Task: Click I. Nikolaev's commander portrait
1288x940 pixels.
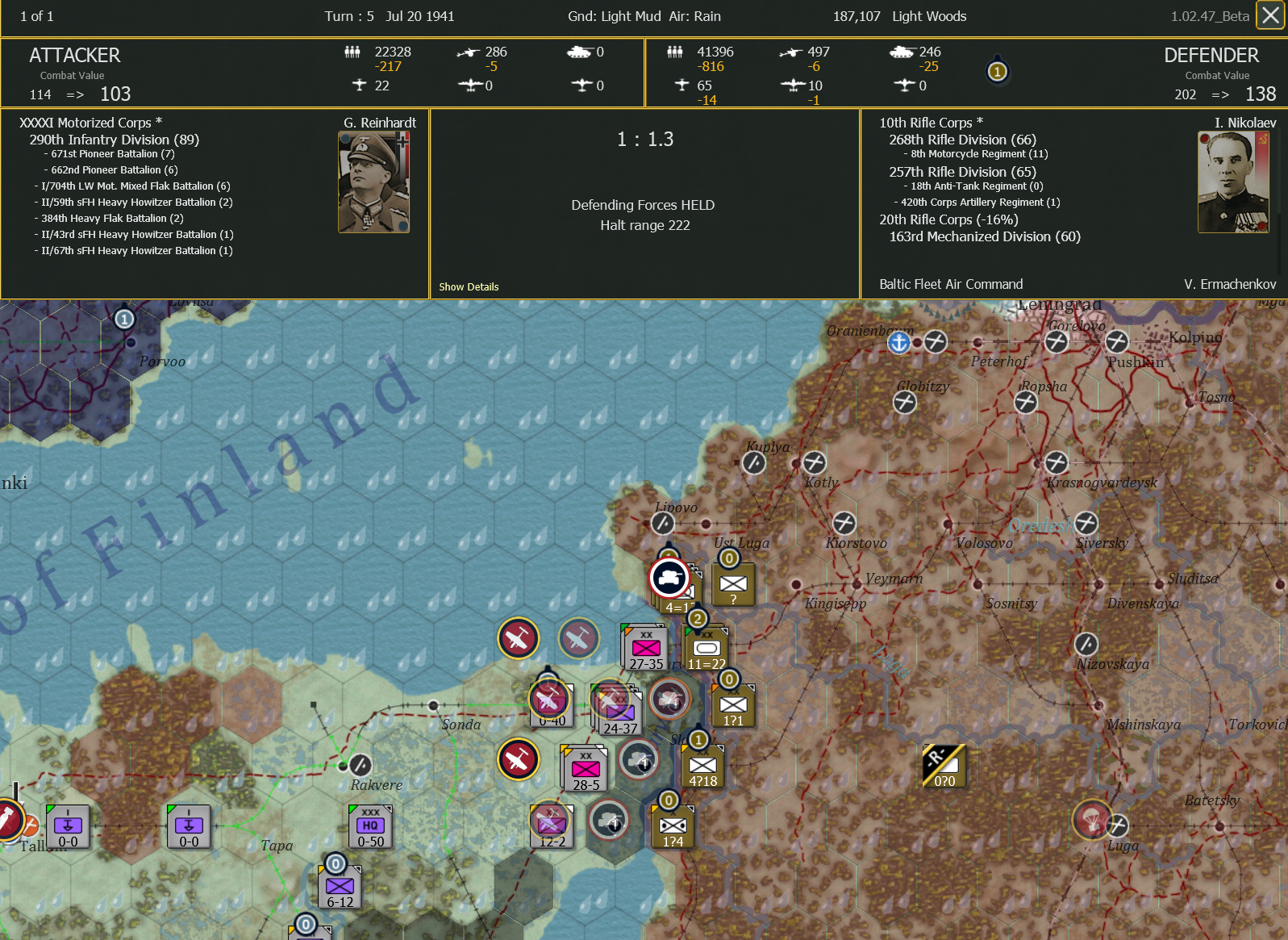Action: pos(1233,179)
